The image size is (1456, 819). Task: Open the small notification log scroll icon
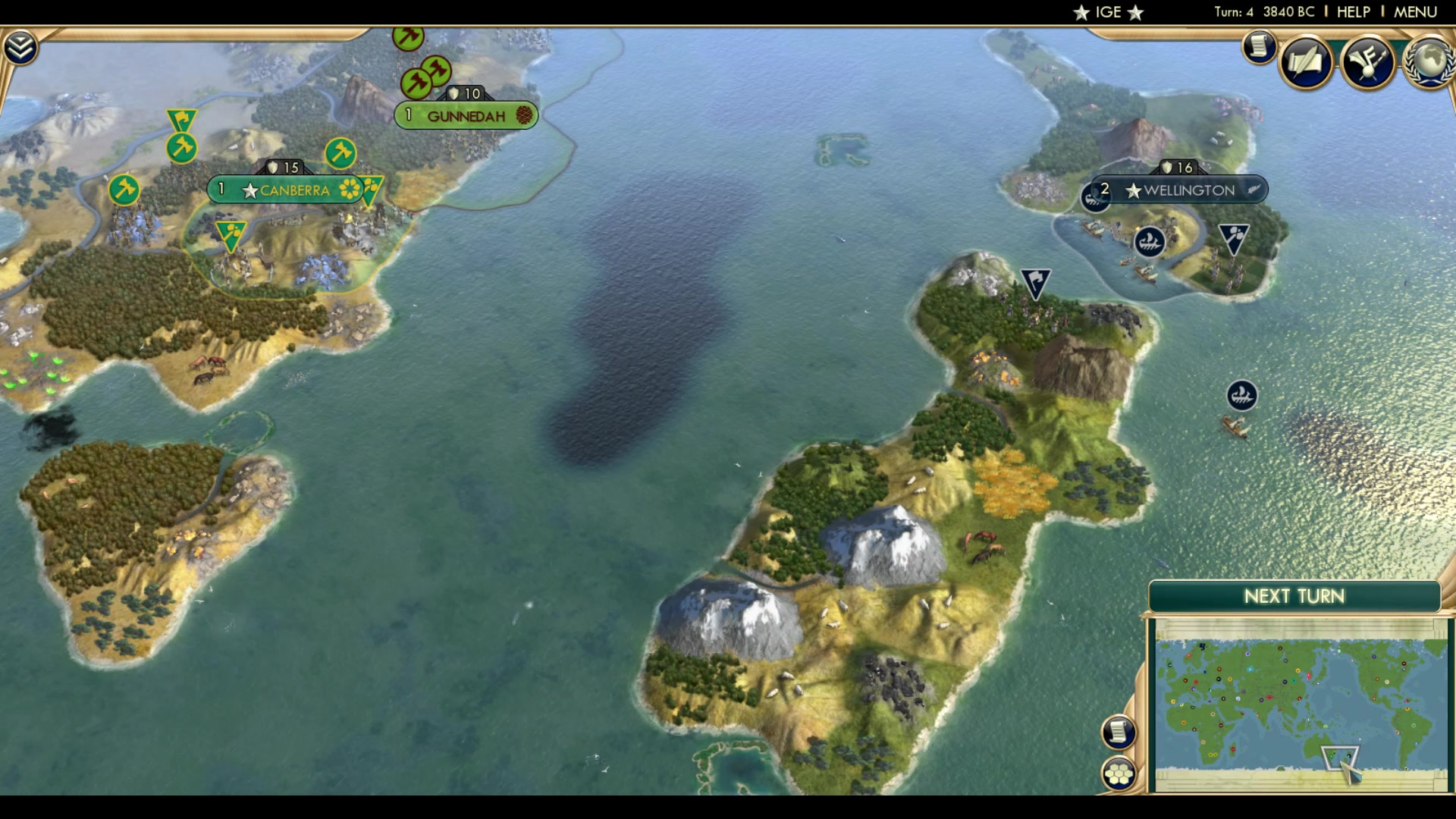[1258, 47]
